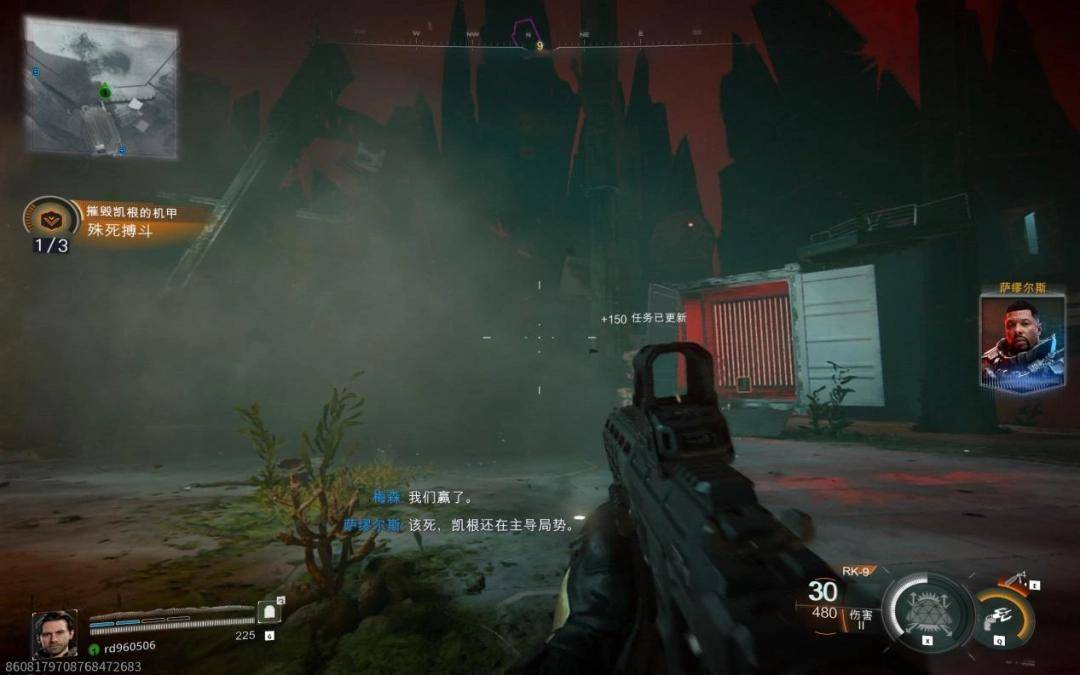This screenshot has width=1080, height=675.
Task: Activate the dome shield ability
Action: coord(927,611)
